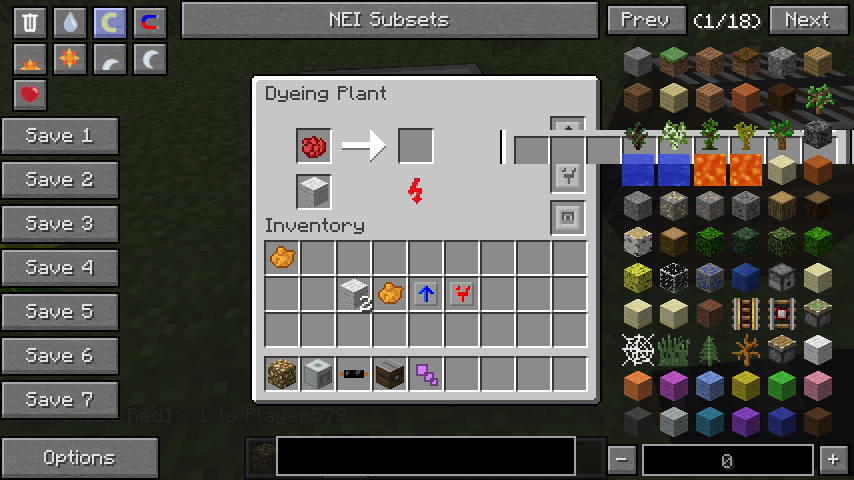
Task: Increase item quantity with the plus button
Action: (832, 460)
